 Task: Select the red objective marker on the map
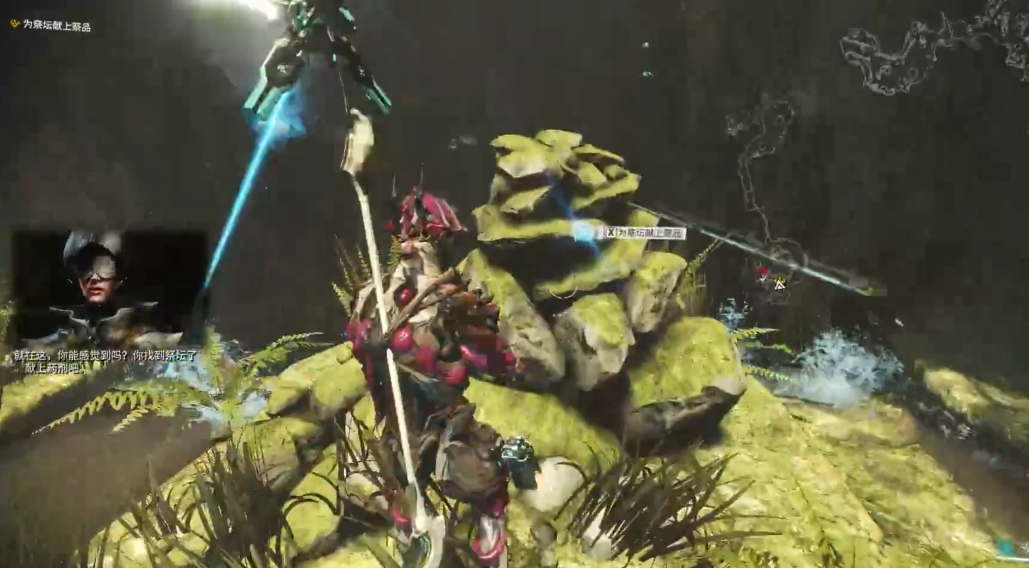pyautogui.click(x=764, y=272)
